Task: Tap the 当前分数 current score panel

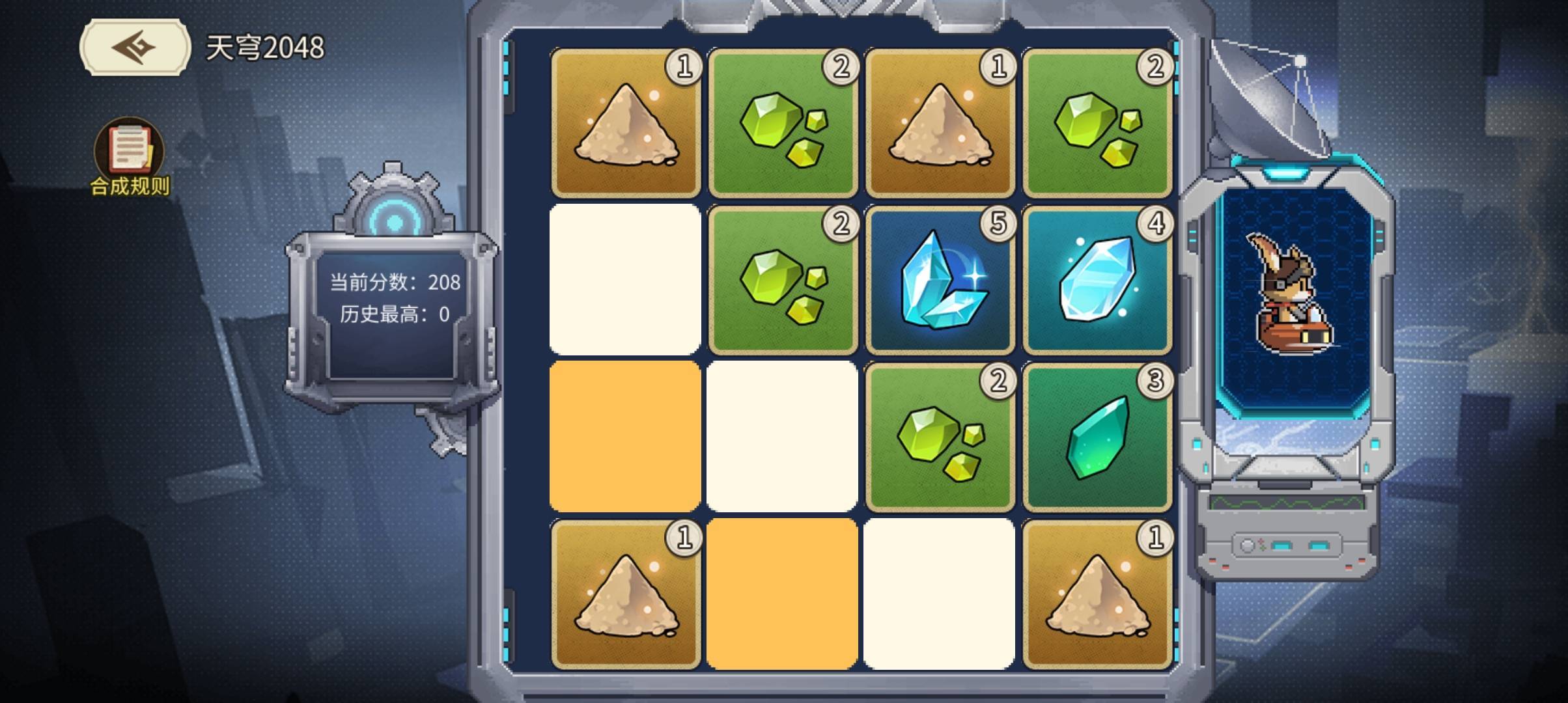Action: 395,283
